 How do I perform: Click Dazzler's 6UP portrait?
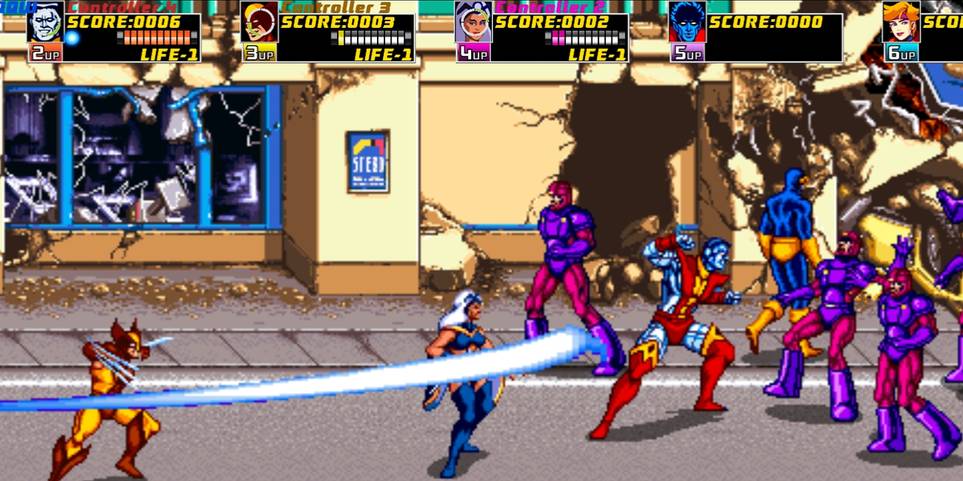(900, 23)
